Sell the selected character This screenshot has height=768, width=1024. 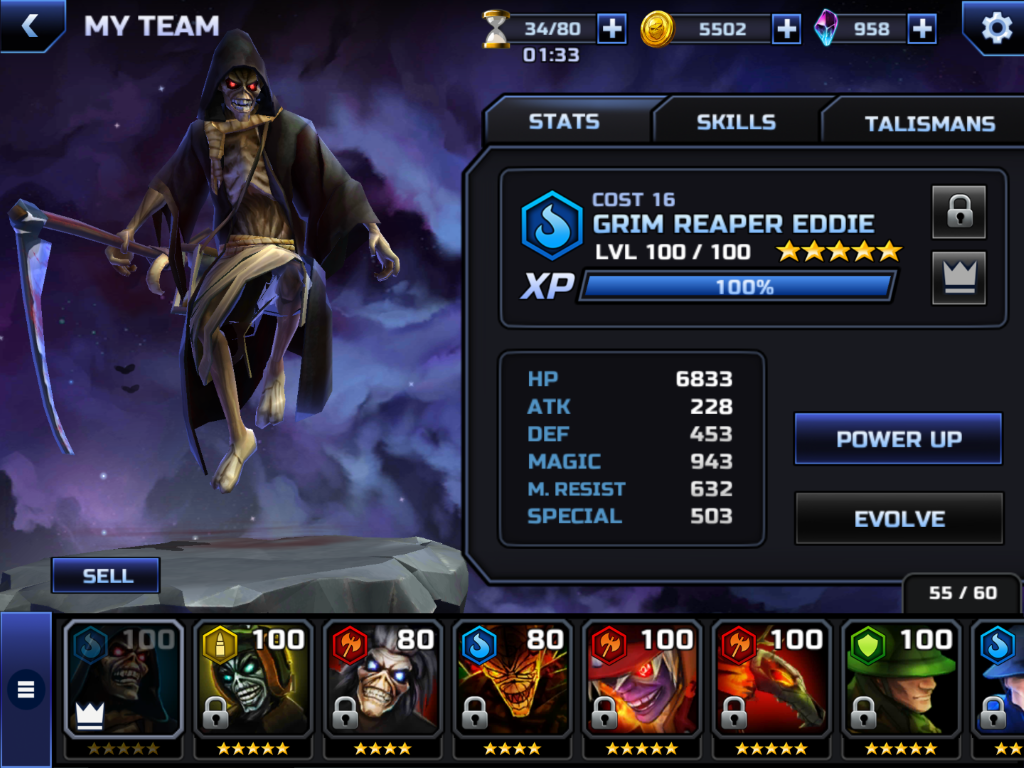coord(107,576)
